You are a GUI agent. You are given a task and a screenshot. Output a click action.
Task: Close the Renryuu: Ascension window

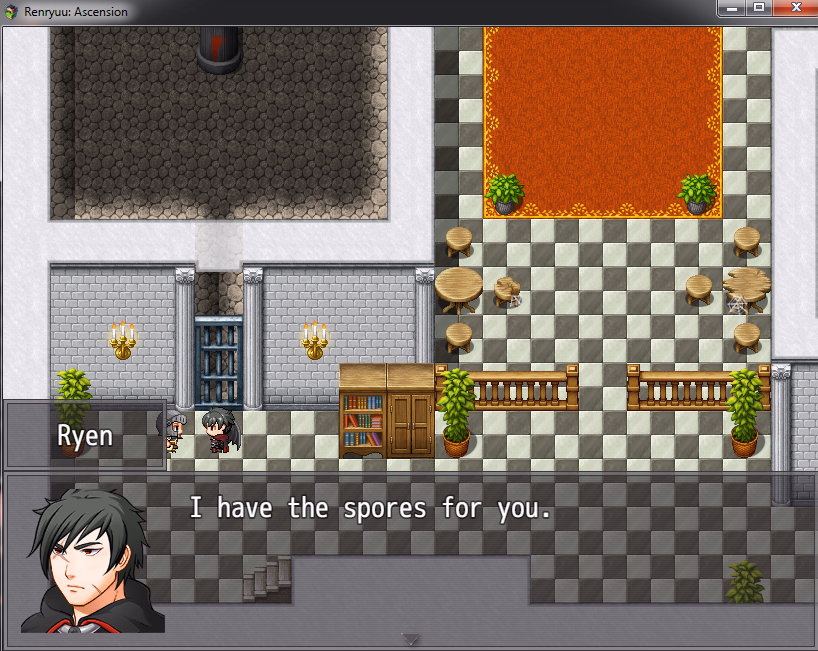tap(796, 8)
